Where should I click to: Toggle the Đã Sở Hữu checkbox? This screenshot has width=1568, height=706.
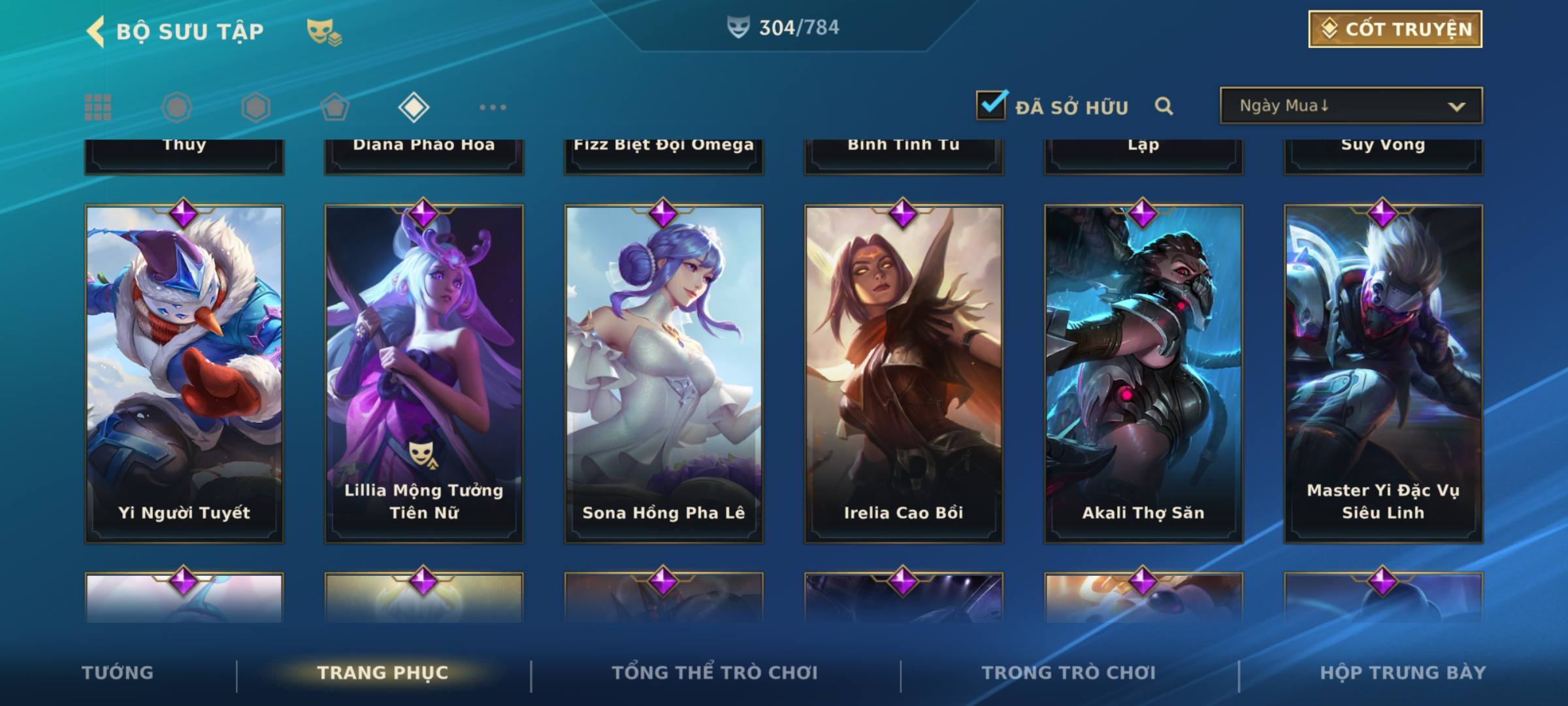click(x=991, y=105)
